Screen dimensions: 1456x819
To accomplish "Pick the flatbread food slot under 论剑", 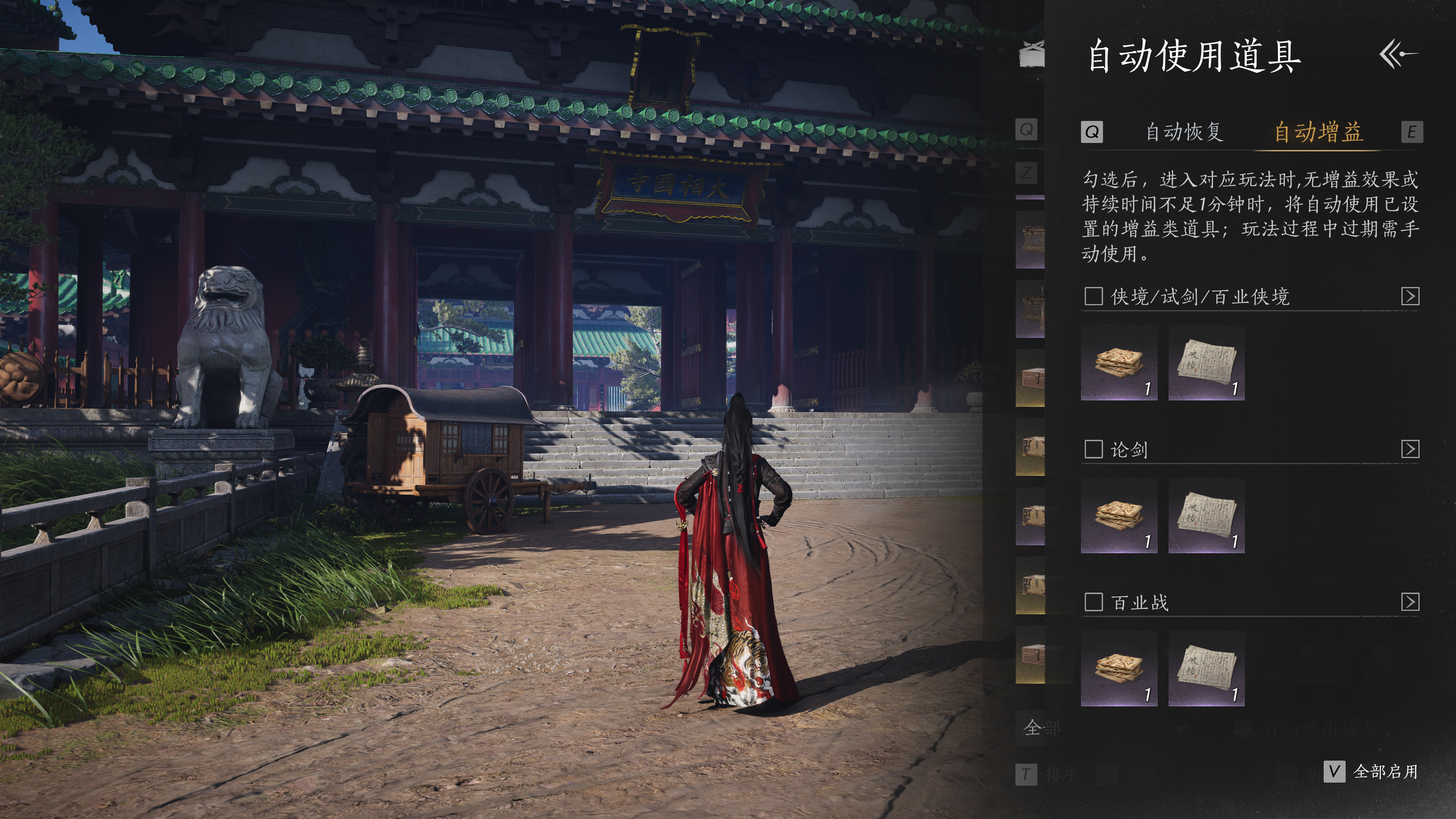I will pos(1119,516).
